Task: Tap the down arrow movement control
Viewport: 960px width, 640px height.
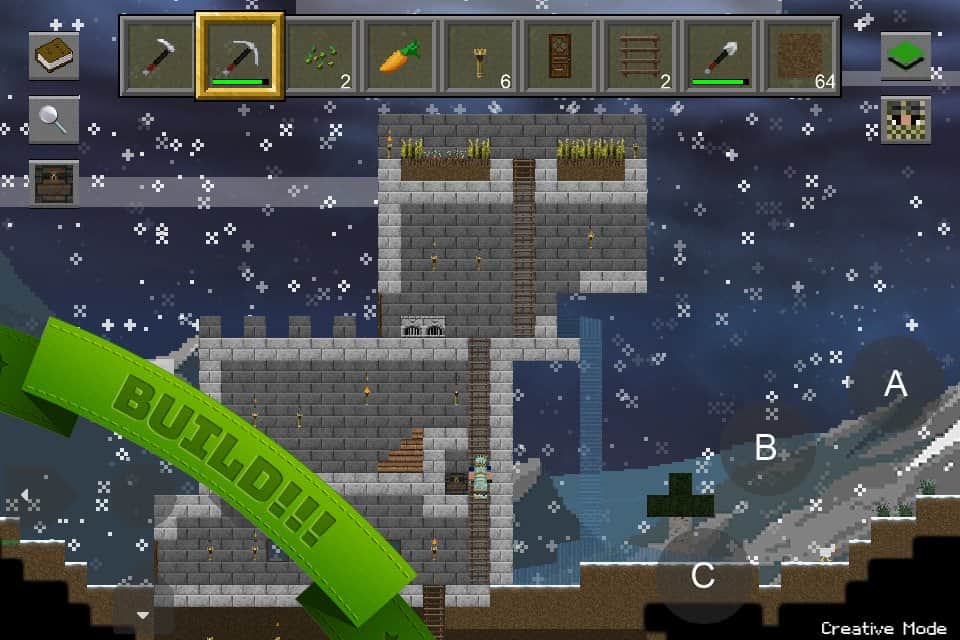Action: click(142, 614)
